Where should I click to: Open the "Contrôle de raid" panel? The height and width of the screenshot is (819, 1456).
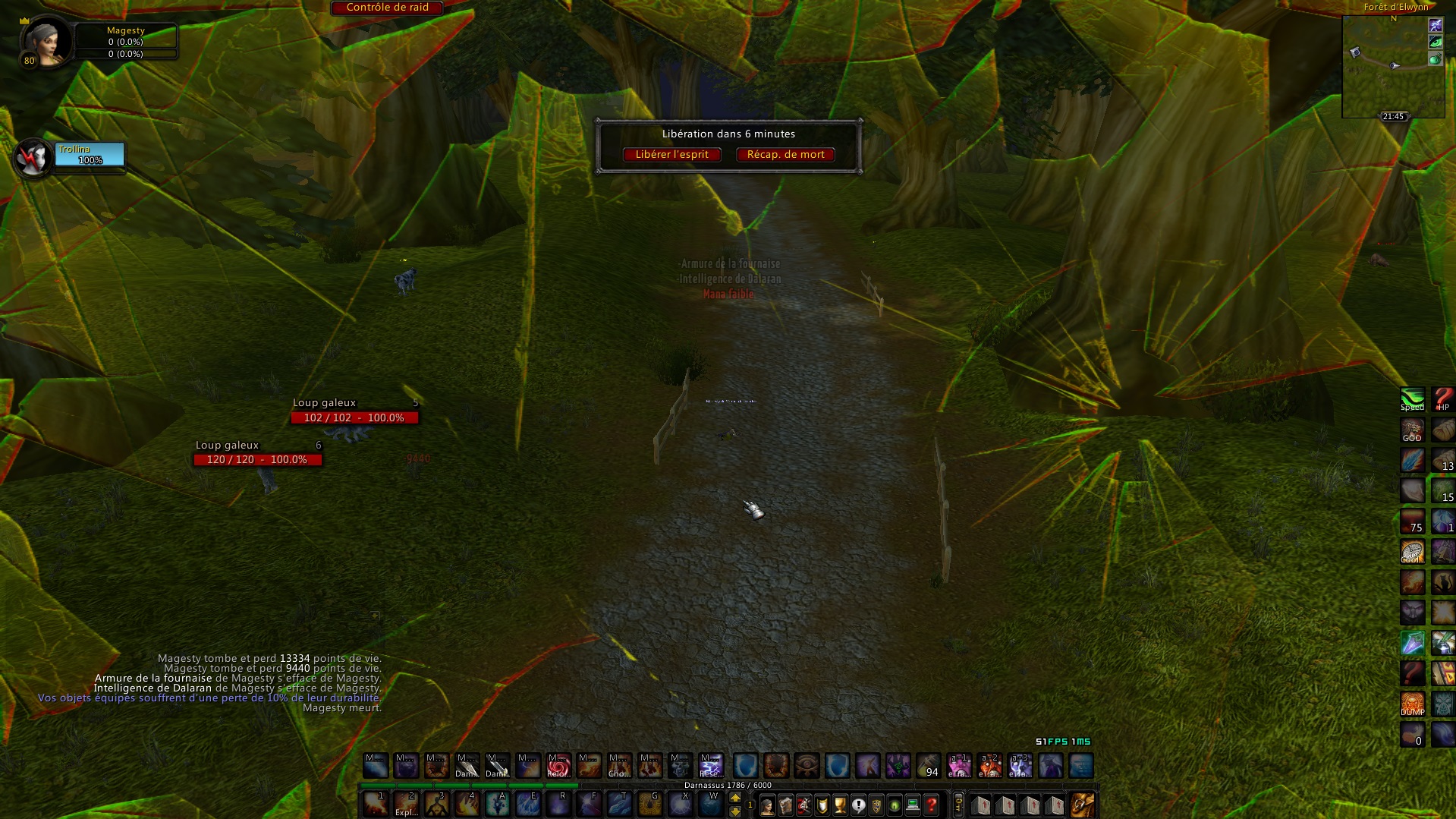(x=387, y=8)
